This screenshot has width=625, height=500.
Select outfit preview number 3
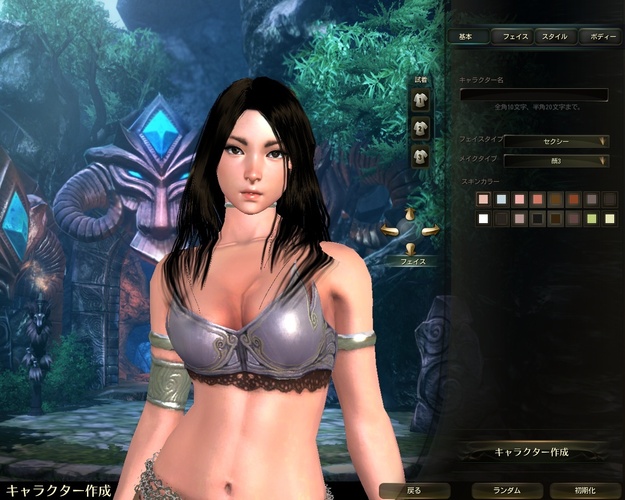tap(420, 155)
